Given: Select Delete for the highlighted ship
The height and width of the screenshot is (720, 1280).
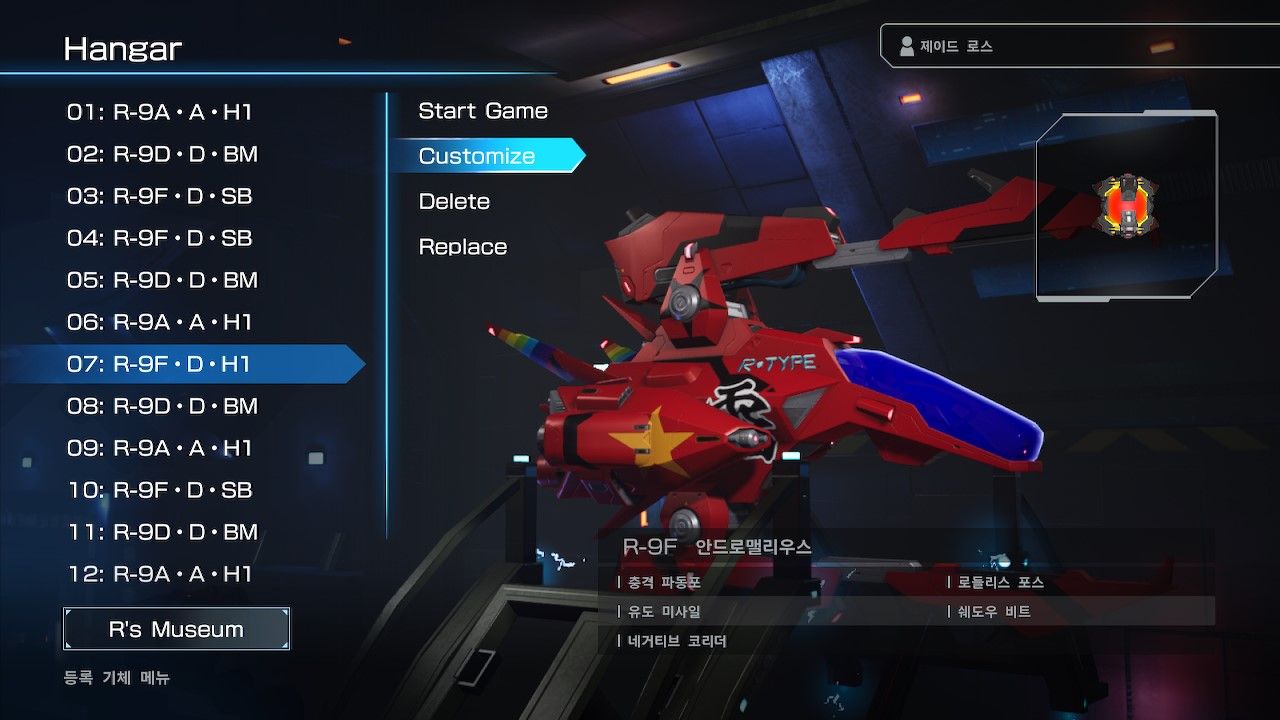Looking at the screenshot, I should tap(454, 201).
